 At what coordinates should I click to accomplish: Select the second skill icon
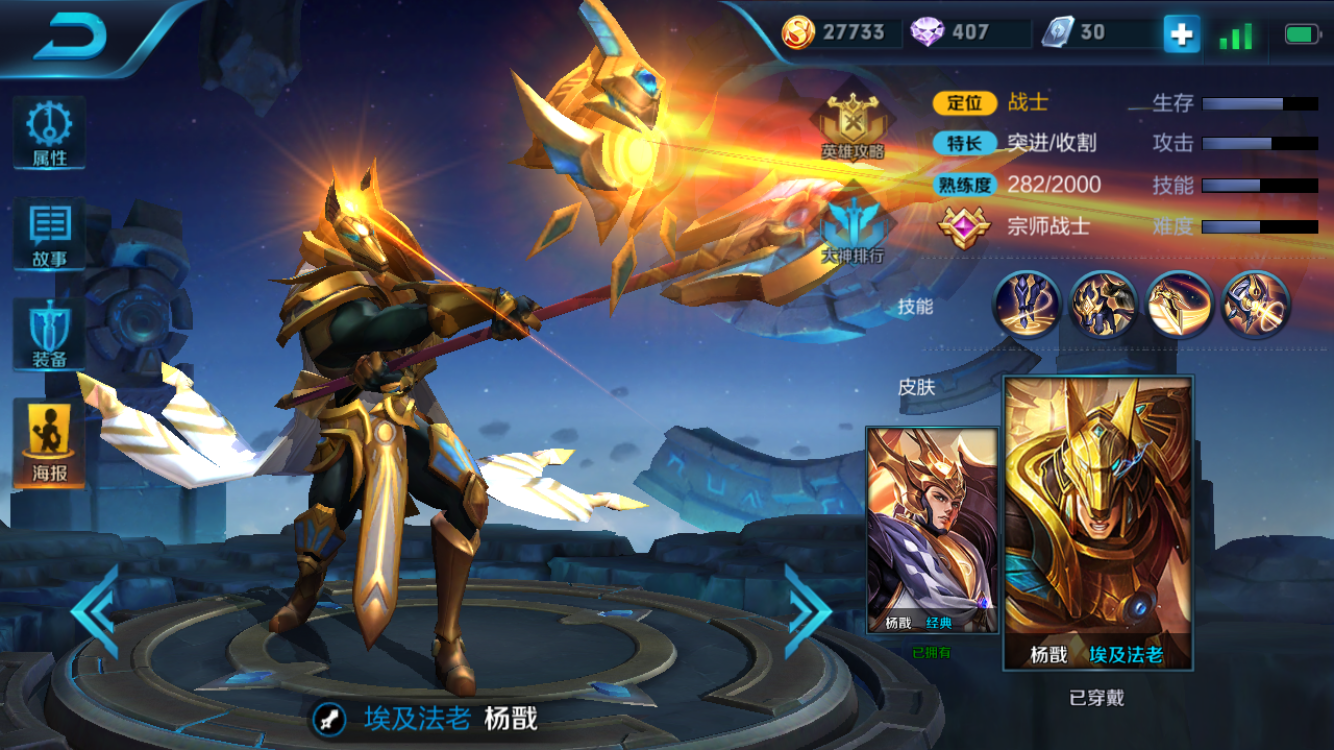pos(1103,304)
